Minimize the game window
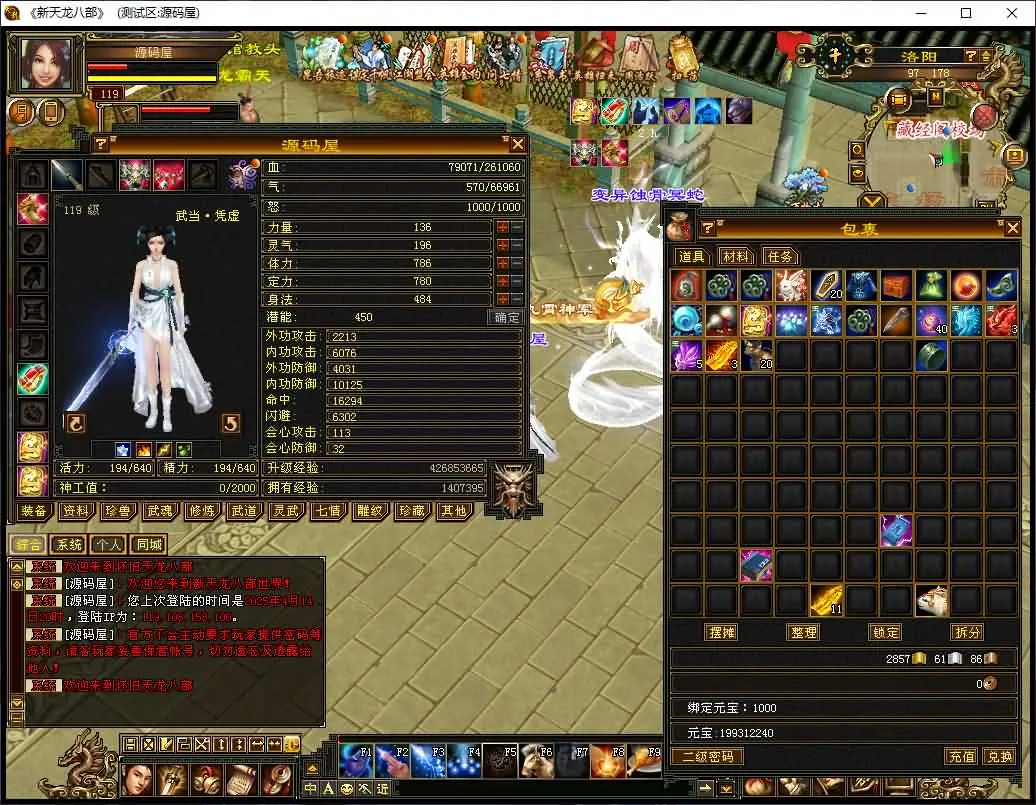Screen dimensions: 1036x805 pos(920,14)
